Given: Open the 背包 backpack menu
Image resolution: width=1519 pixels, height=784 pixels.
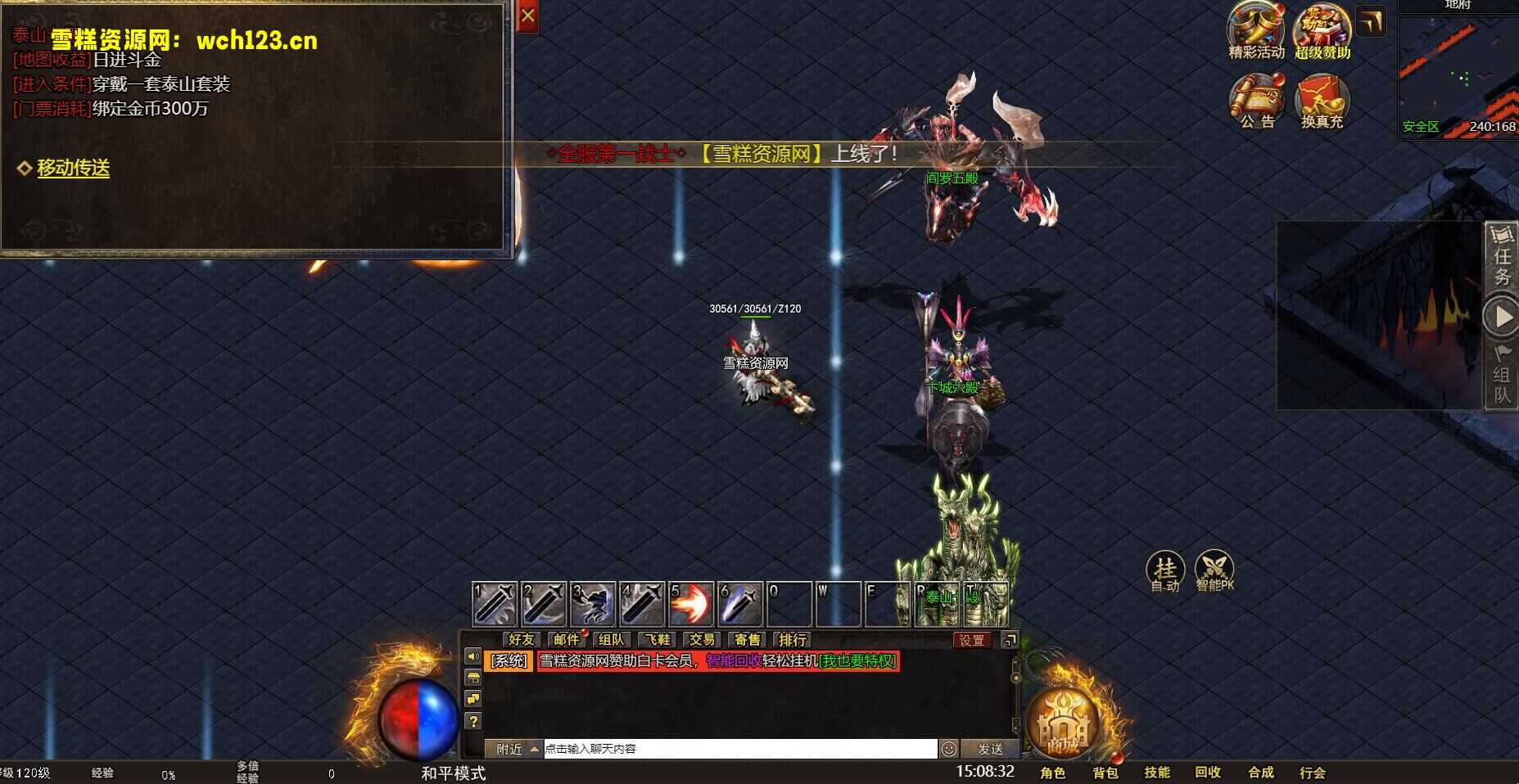Looking at the screenshot, I should (x=1105, y=773).
